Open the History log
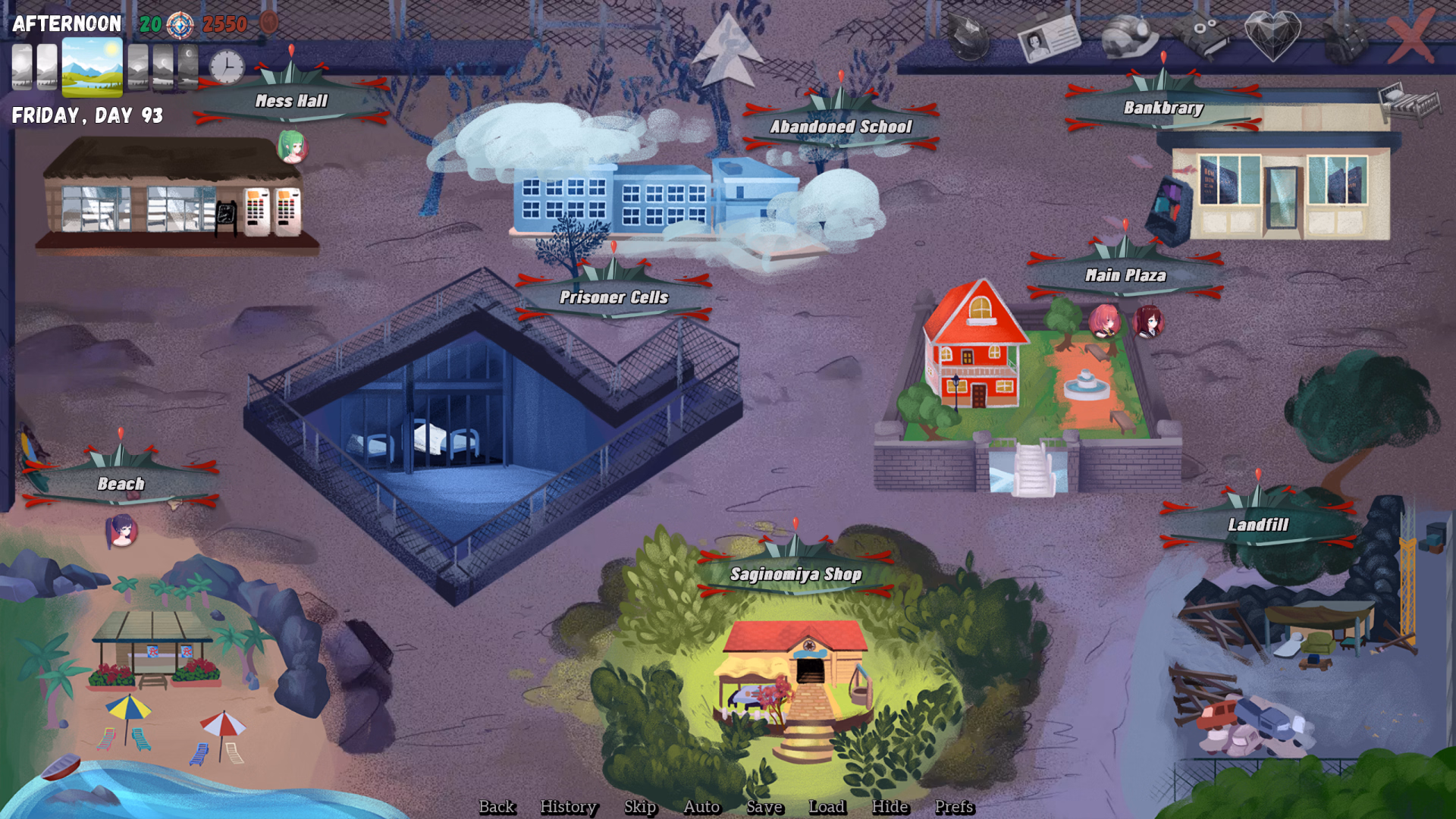 click(568, 807)
